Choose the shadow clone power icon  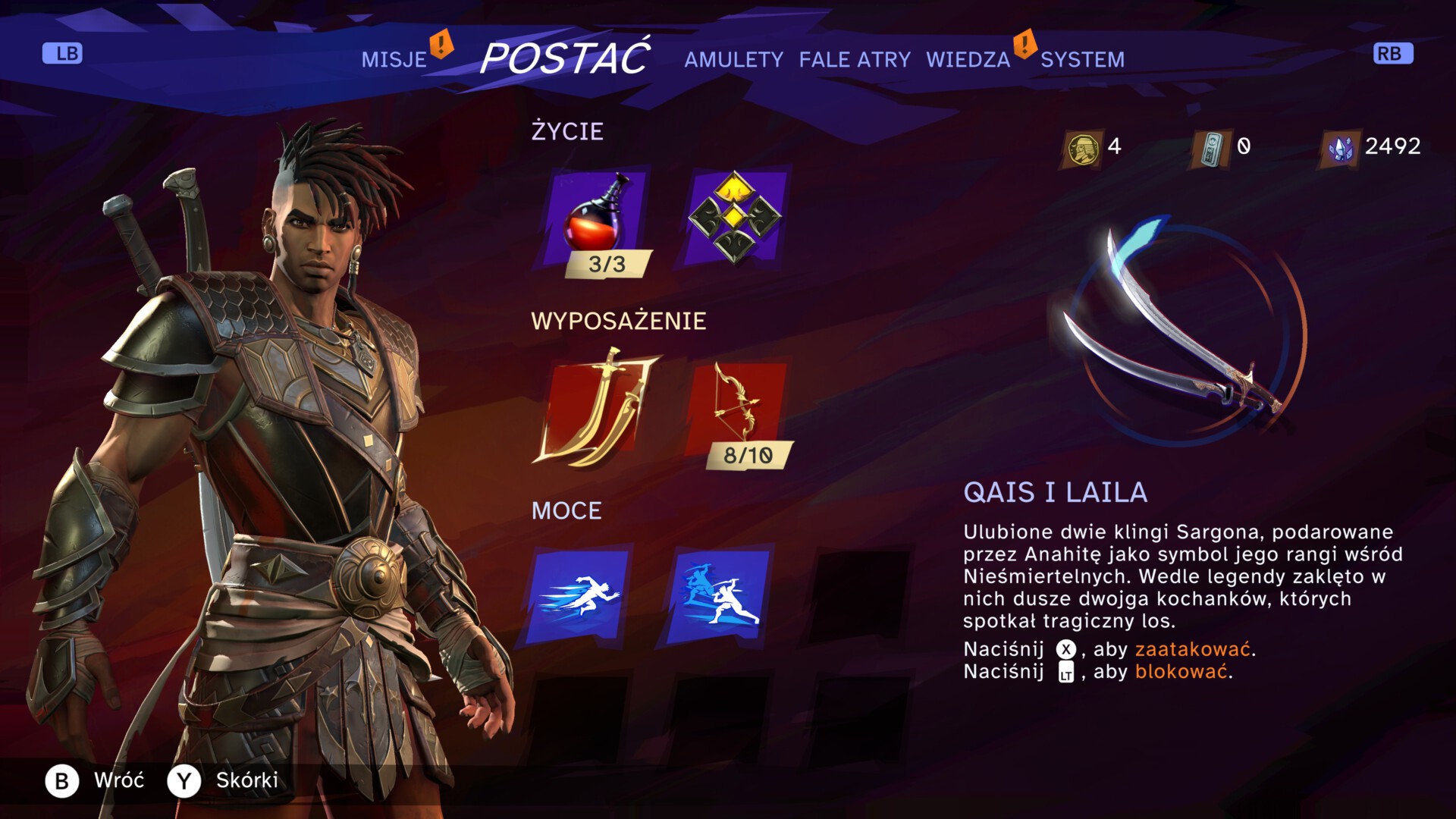tap(720, 596)
